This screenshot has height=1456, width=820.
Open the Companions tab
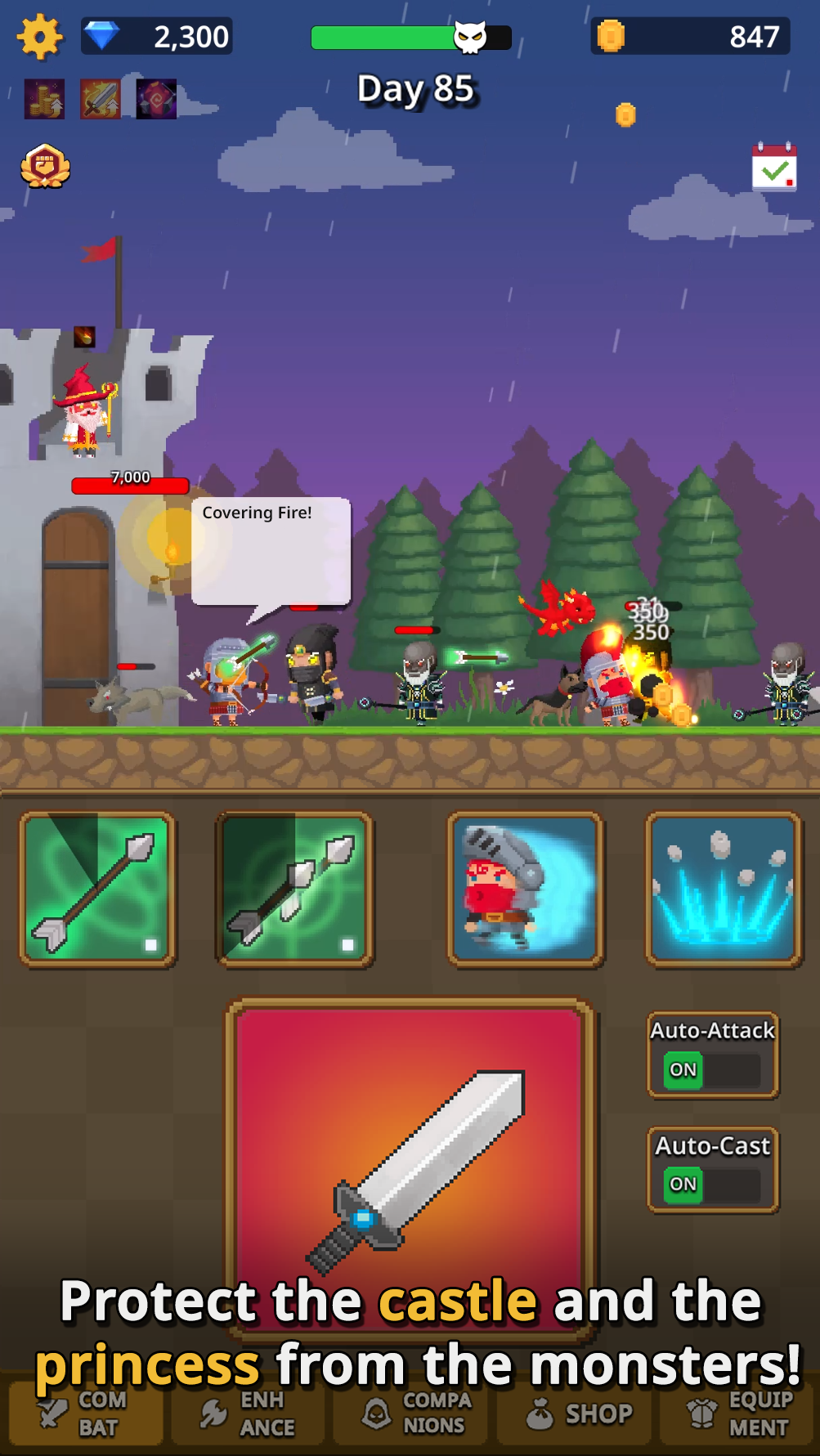[x=411, y=1413]
